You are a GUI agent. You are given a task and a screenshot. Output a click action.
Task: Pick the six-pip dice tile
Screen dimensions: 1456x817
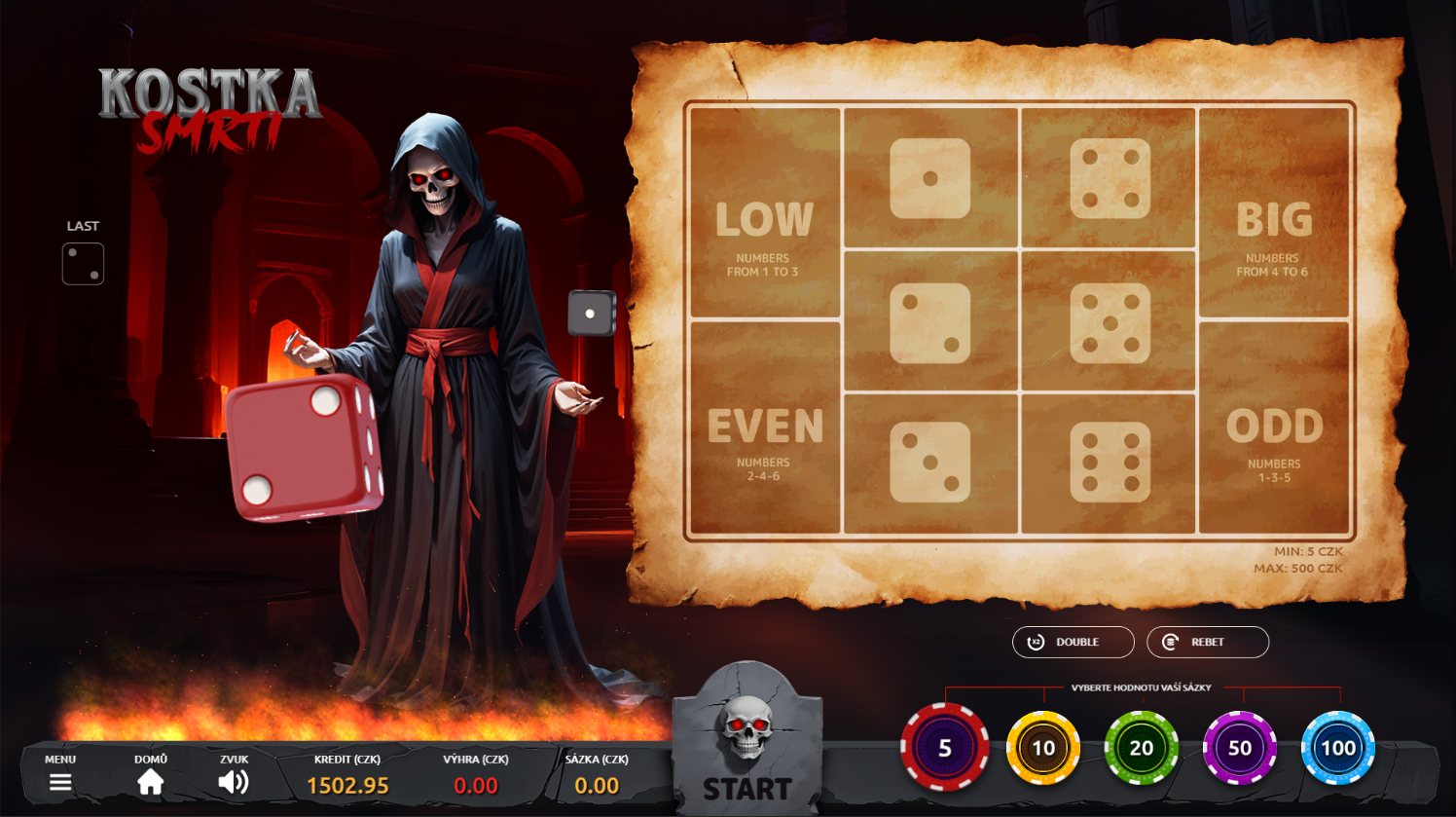(1110, 463)
